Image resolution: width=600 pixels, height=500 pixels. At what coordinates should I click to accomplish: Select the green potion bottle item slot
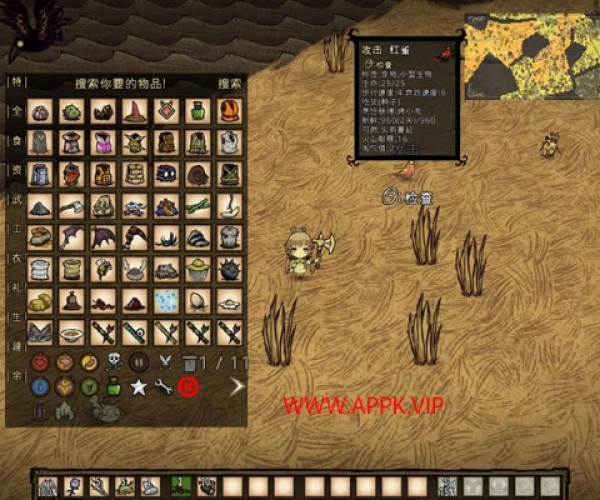pos(198,111)
